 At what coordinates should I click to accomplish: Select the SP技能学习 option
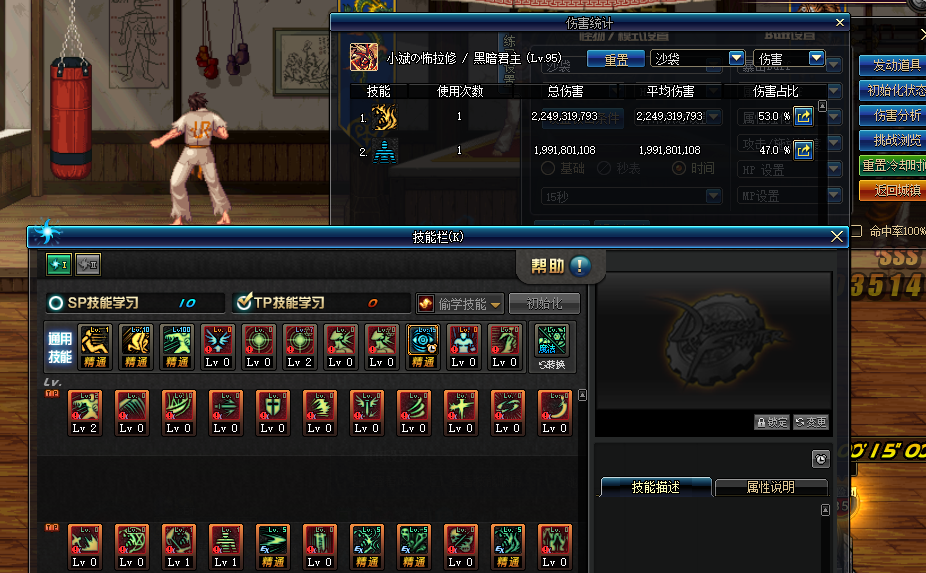pos(56,303)
